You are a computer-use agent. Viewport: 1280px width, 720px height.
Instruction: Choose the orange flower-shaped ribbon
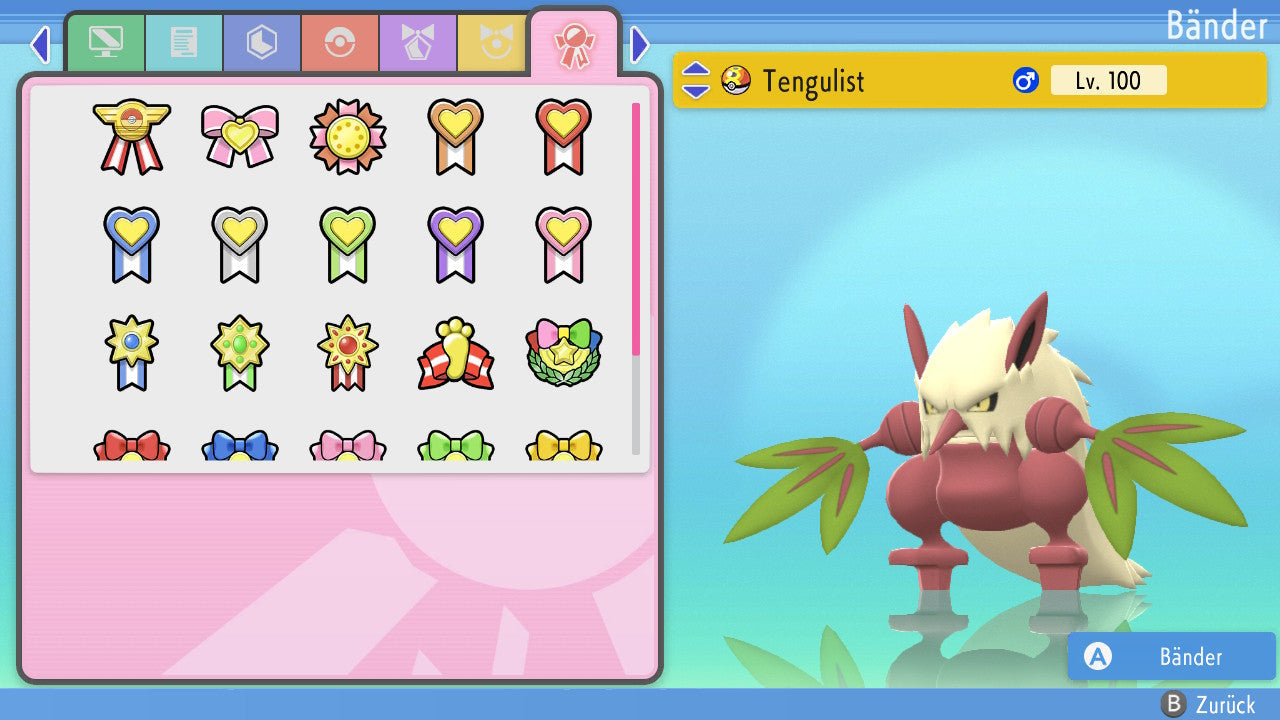(x=348, y=136)
